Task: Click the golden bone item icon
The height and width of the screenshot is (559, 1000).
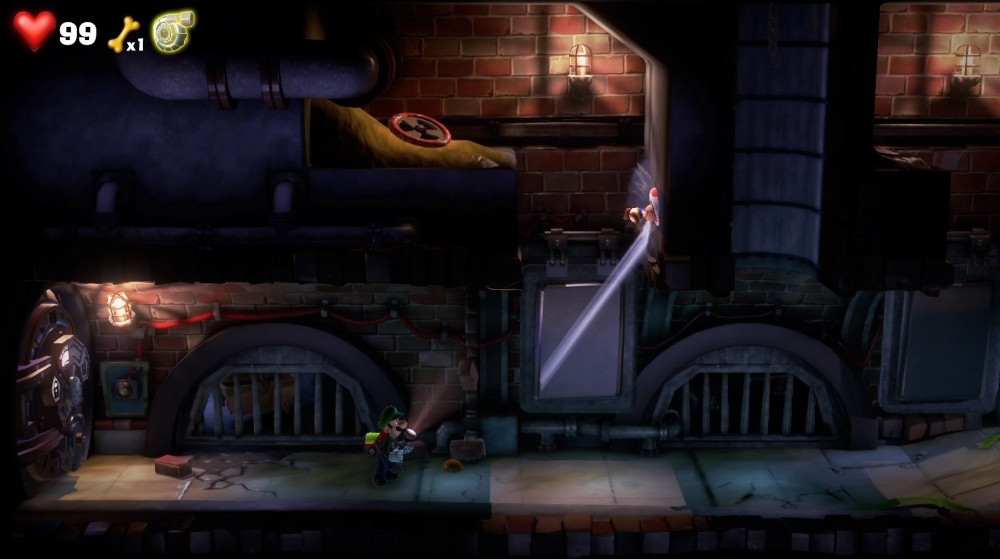Action: click(121, 34)
